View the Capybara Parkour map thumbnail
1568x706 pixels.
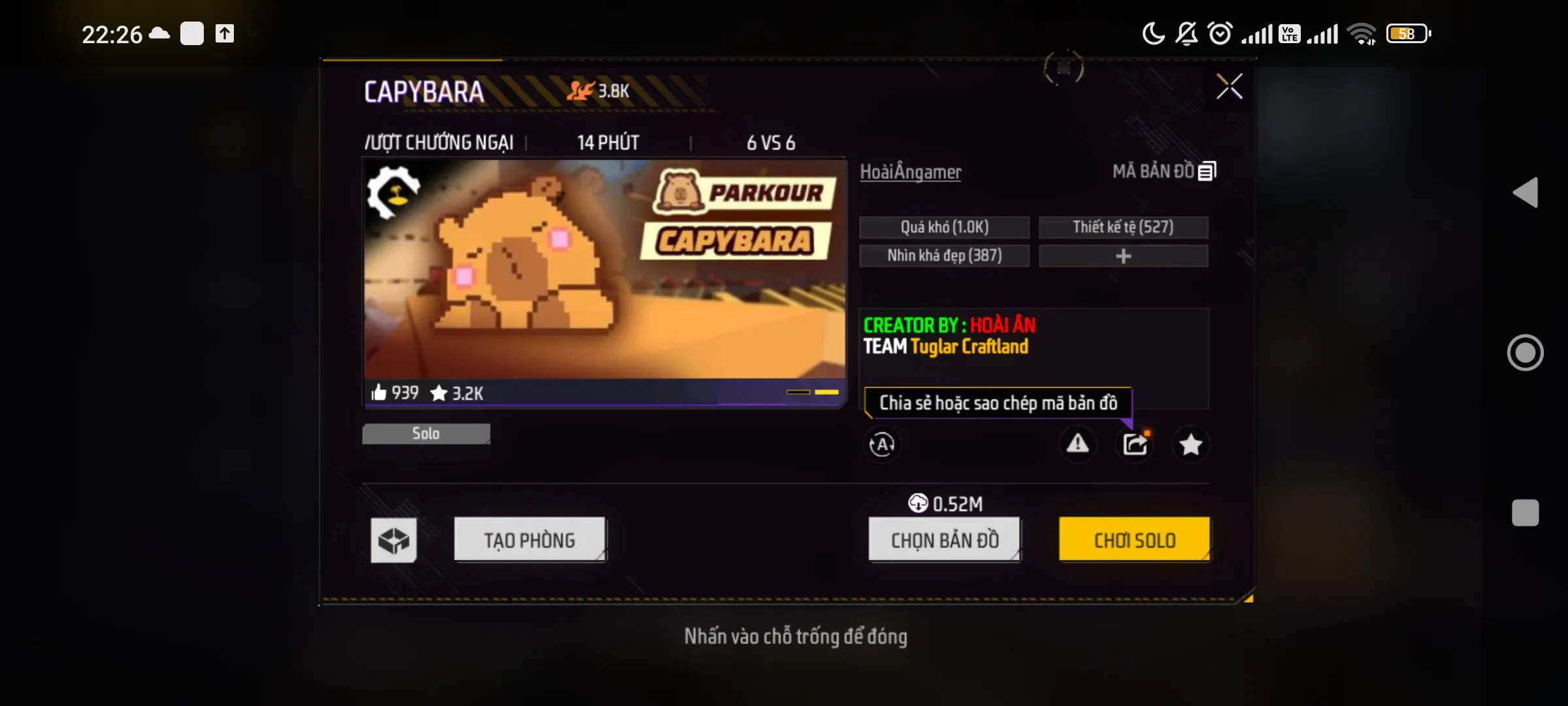point(604,269)
